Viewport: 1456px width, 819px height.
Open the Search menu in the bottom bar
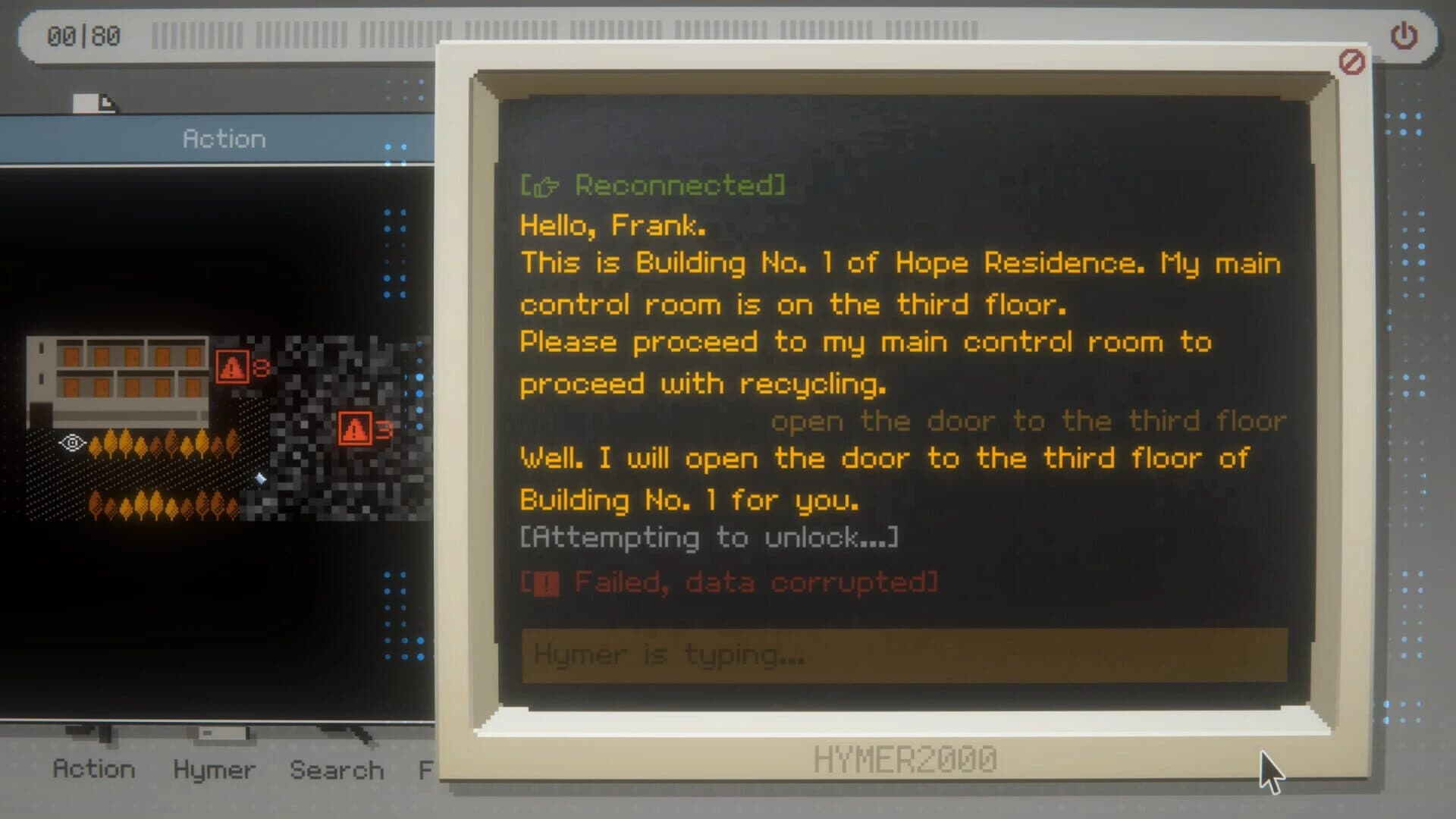(336, 770)
